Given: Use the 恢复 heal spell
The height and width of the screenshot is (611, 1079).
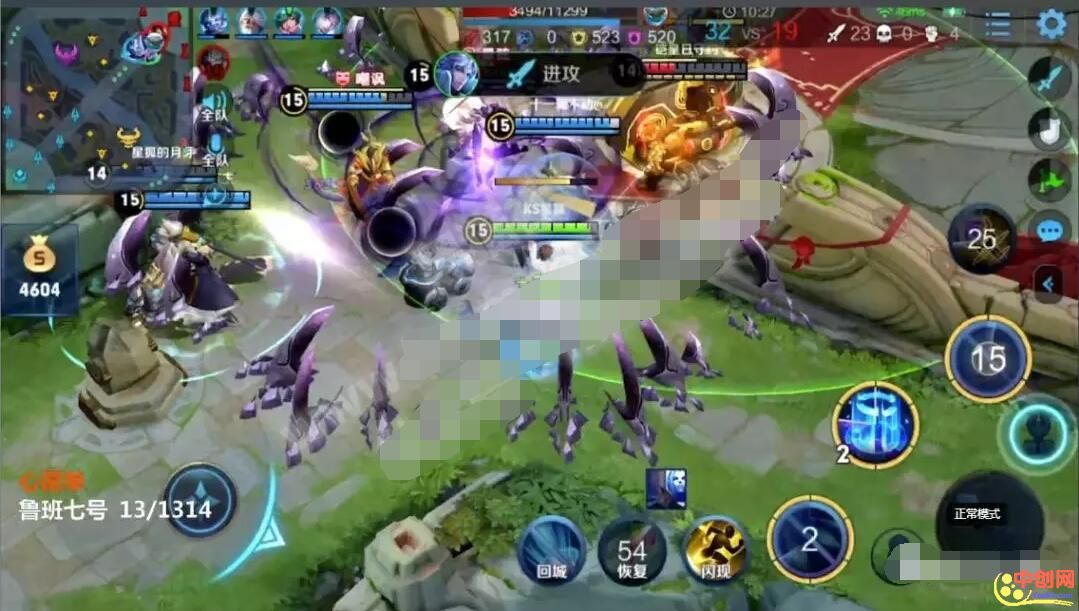Looking at the screenshot, I should click(x=632, y=551).
